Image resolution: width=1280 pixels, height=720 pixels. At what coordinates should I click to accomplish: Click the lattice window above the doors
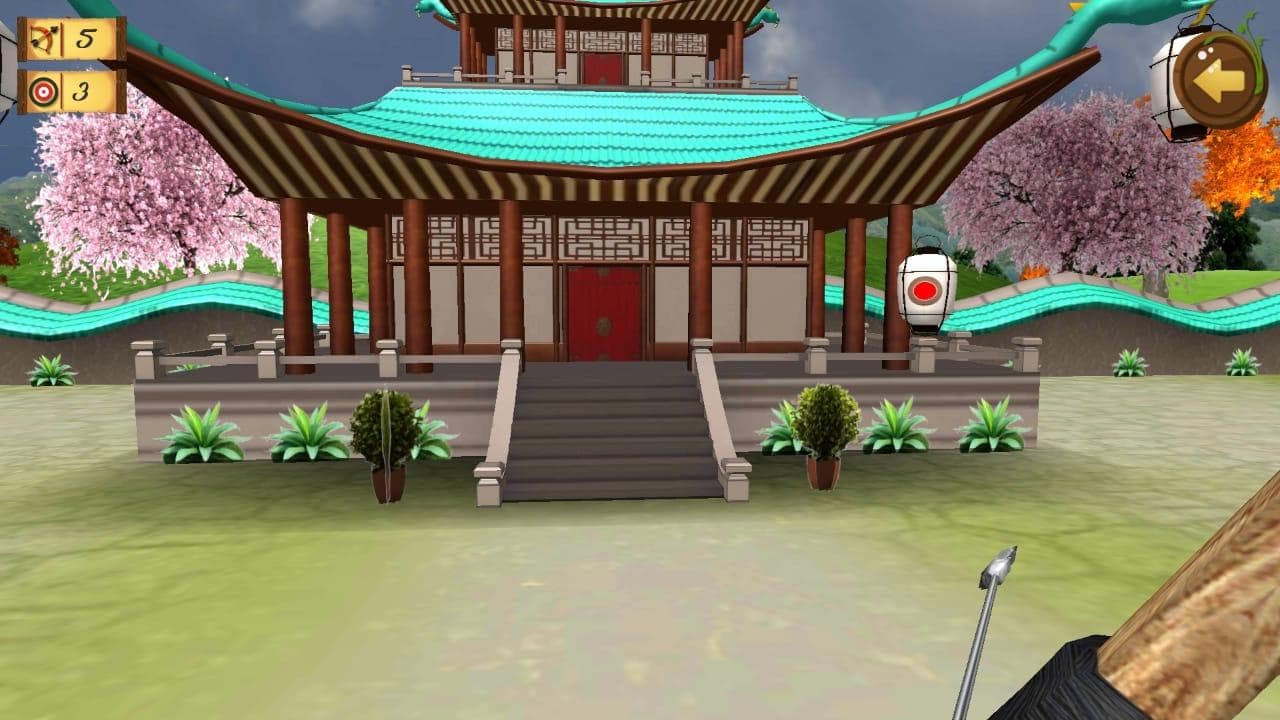(x=600, y=238)
